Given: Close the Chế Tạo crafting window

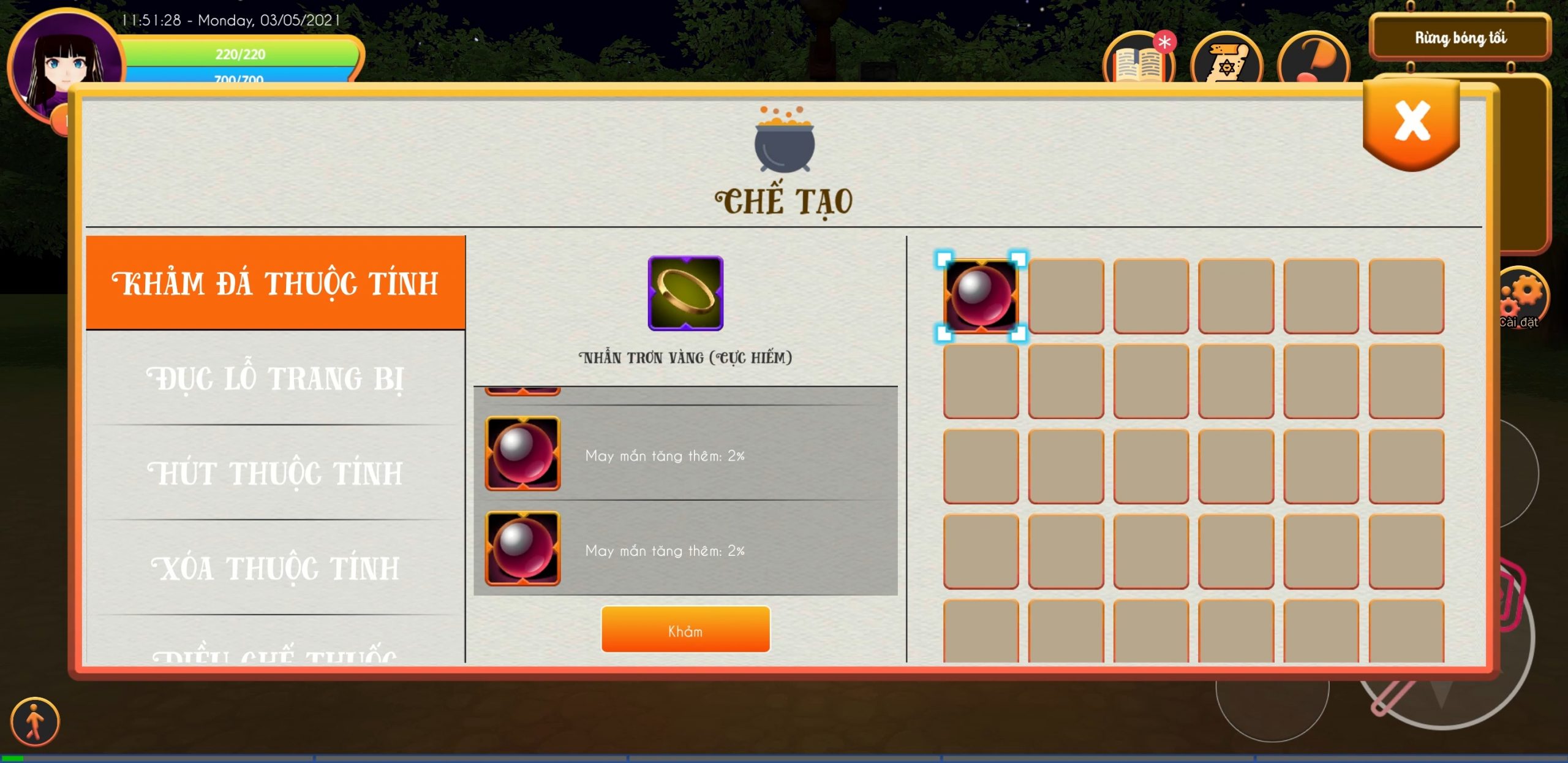Looking at the screenshot, I should [x=1412, y=123].
